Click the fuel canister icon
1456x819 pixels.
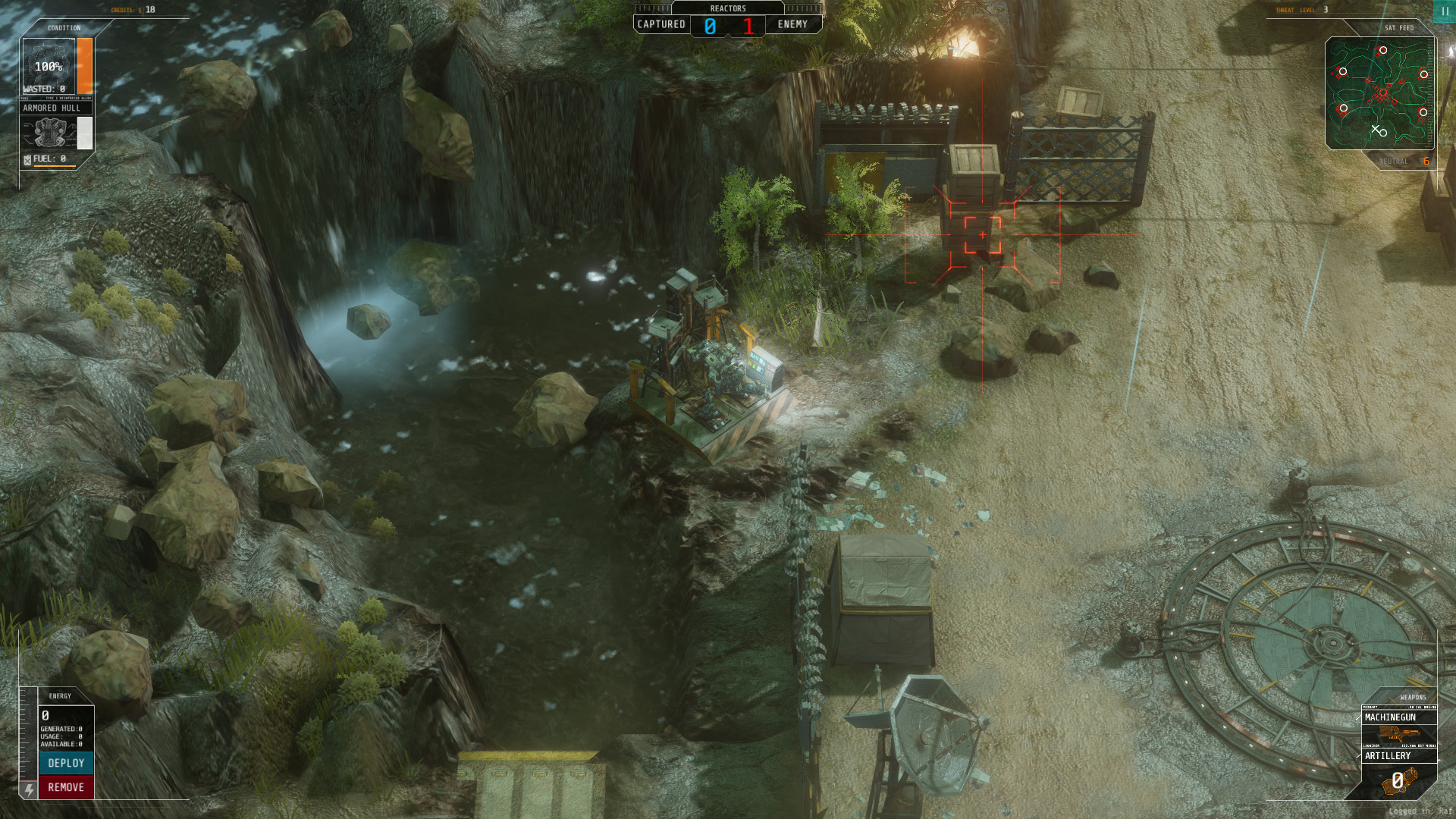point(27,158)
